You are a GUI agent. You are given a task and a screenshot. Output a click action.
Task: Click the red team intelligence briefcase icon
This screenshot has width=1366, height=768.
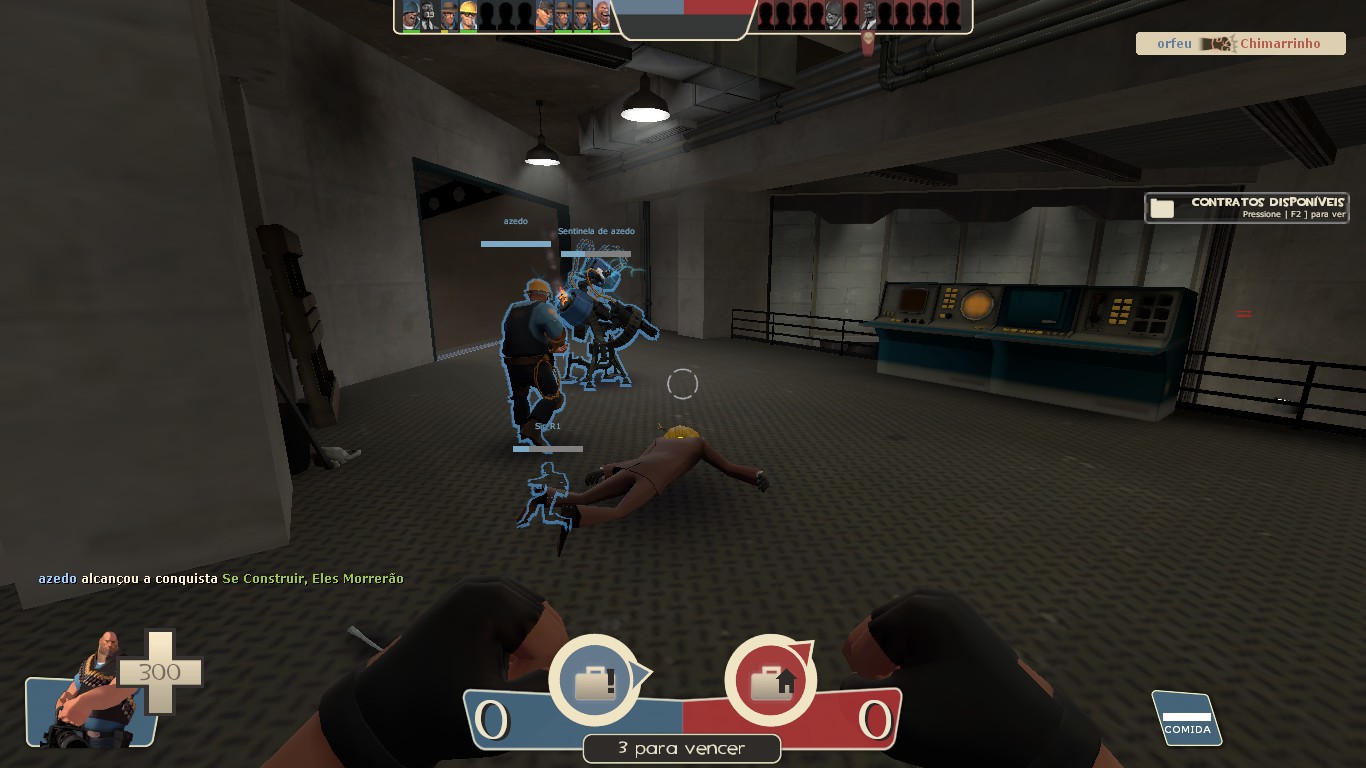pos(770,681)
